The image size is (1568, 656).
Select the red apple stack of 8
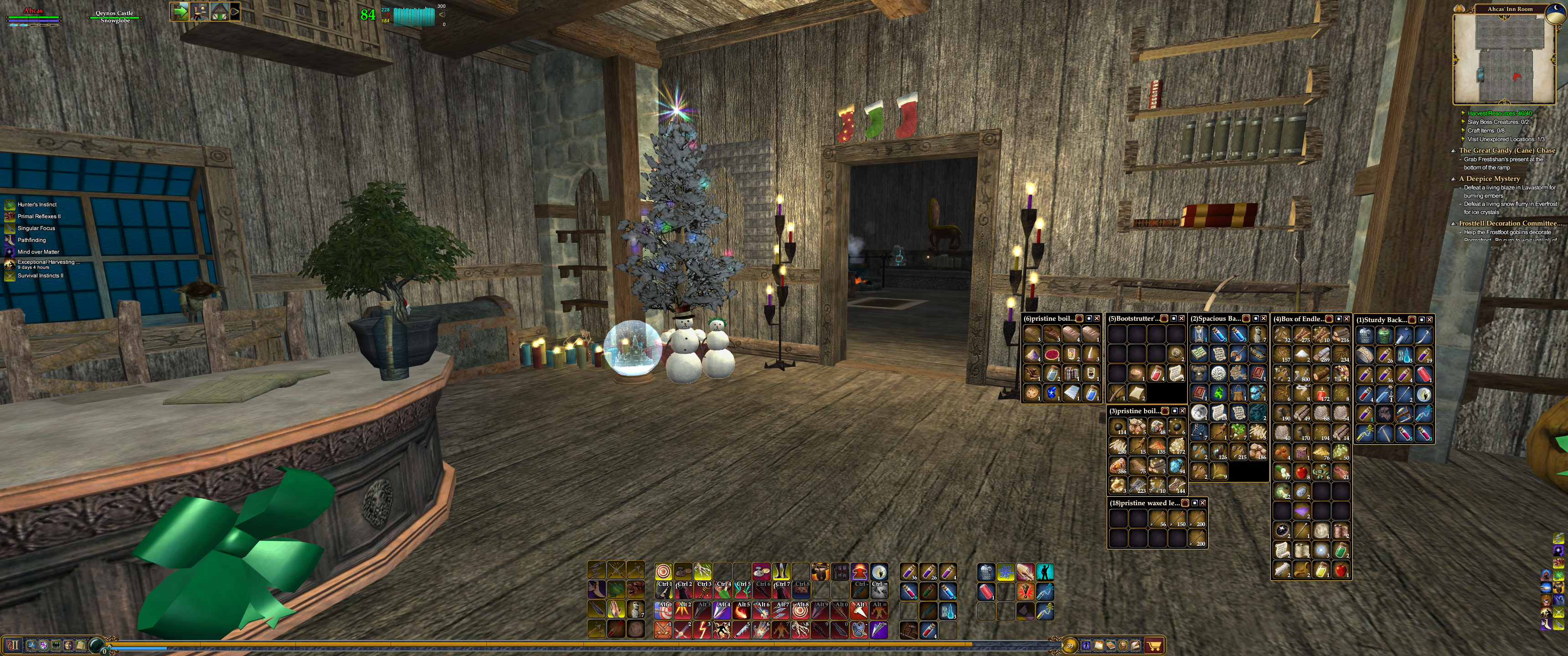point(1301,472)
